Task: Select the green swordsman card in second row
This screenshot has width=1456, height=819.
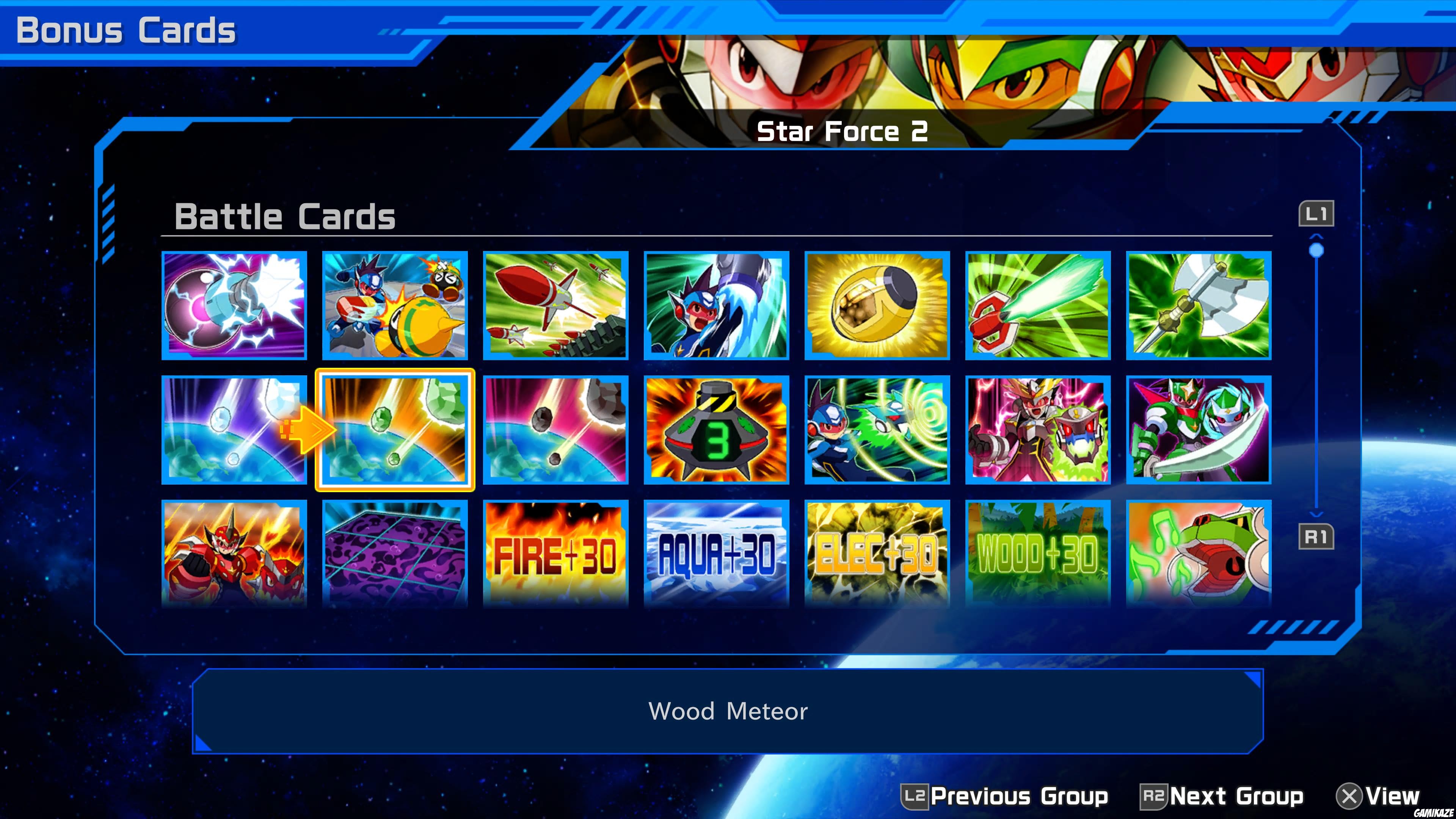Action: [x=1198, y=430]
